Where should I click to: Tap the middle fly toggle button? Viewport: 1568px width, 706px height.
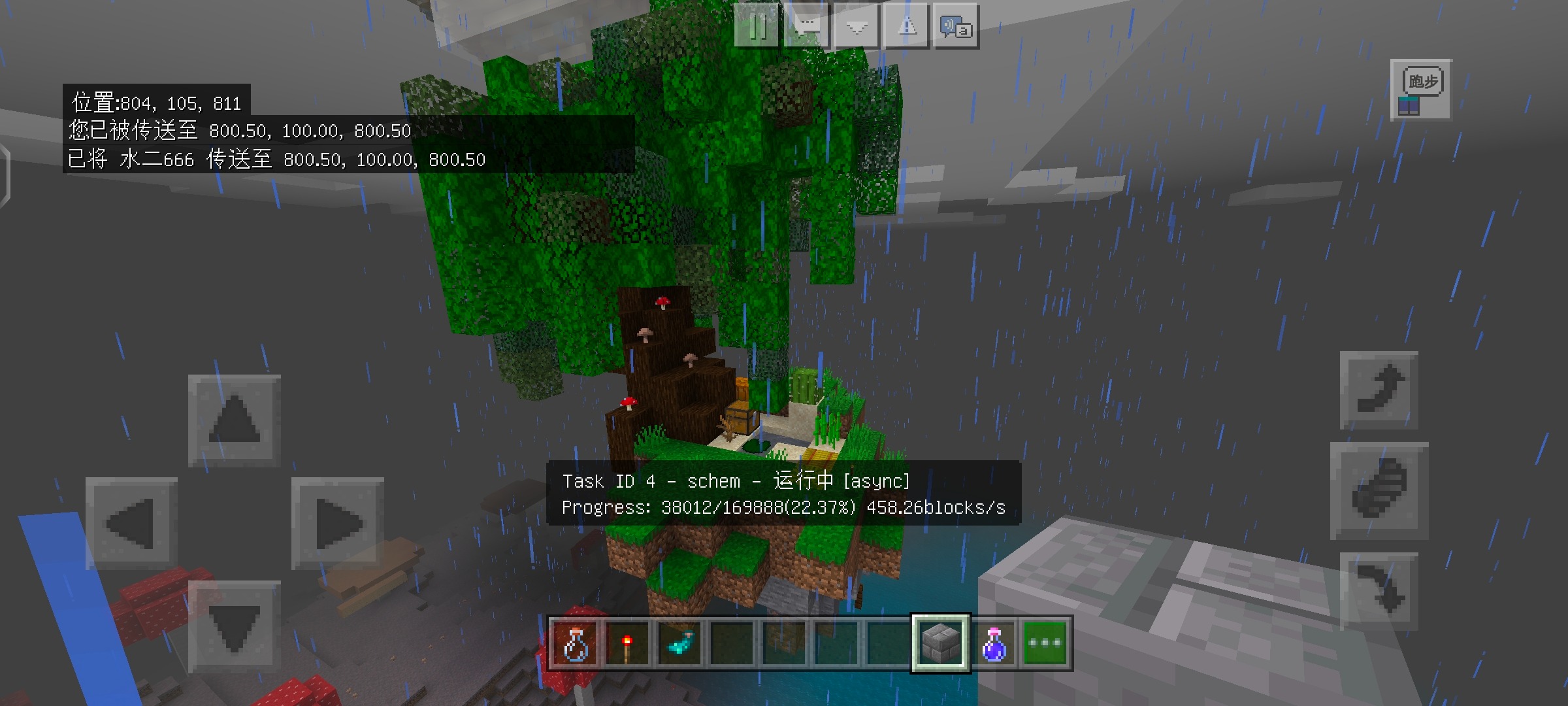pos(1379,490)
